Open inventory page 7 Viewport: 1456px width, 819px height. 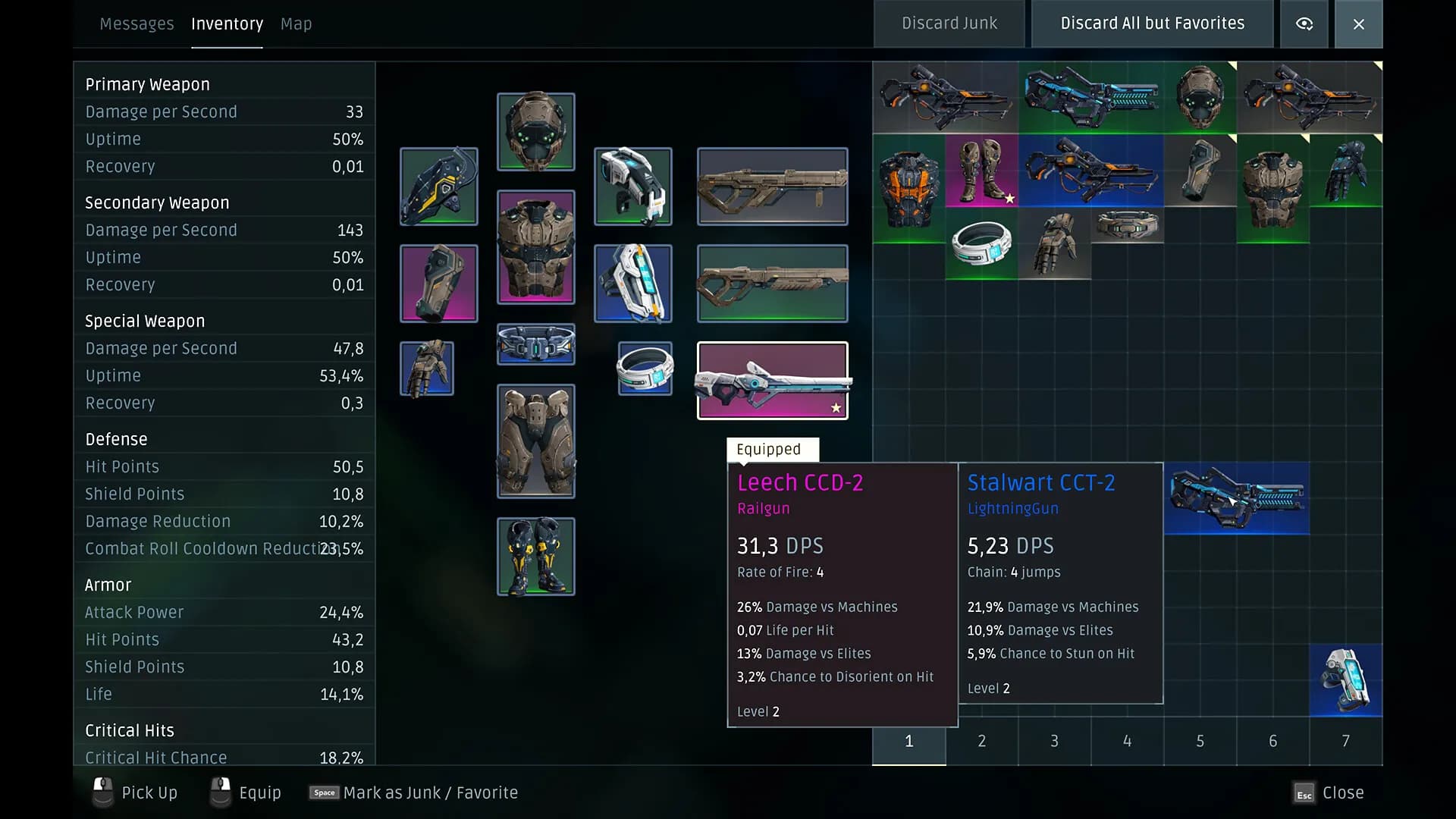[1345, 741]
